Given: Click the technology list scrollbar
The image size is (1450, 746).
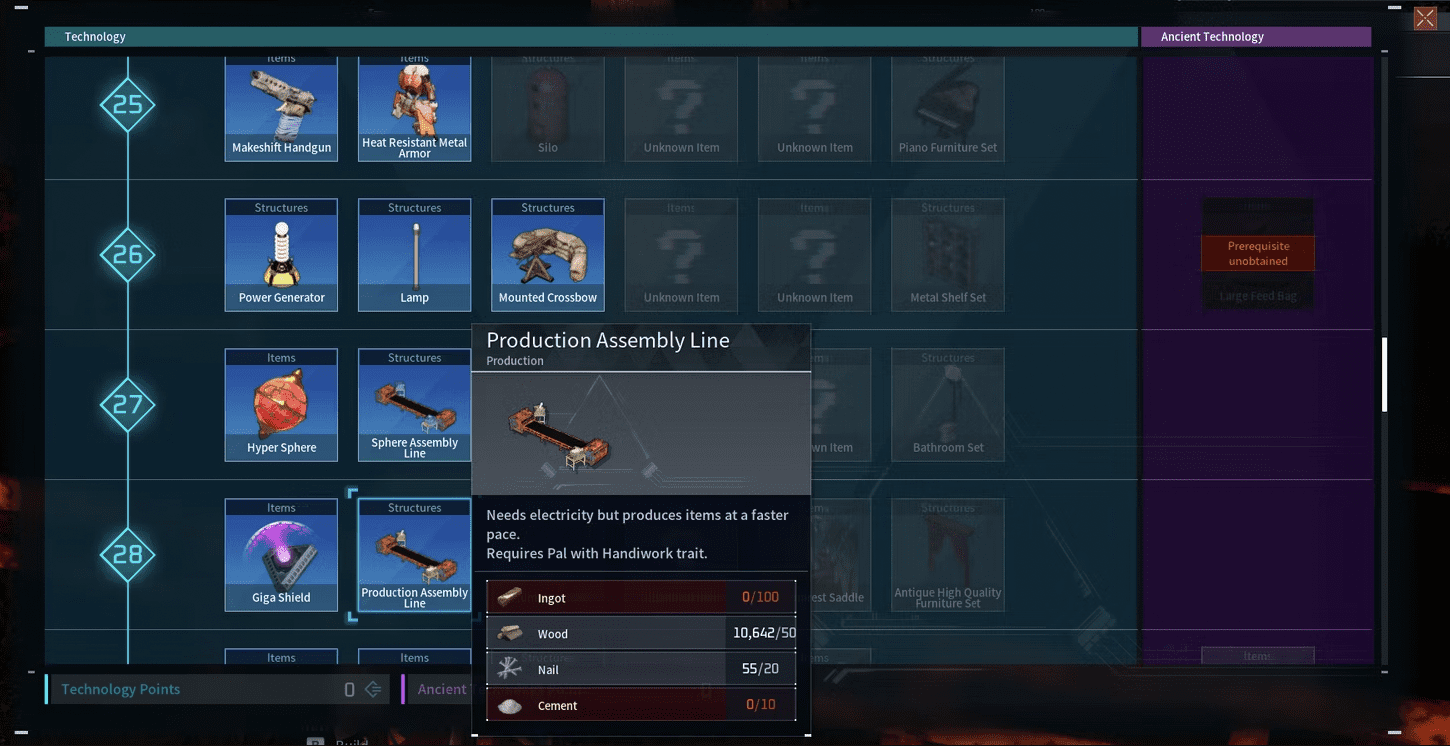Looking at the screenshot, I should (1385, 375).
